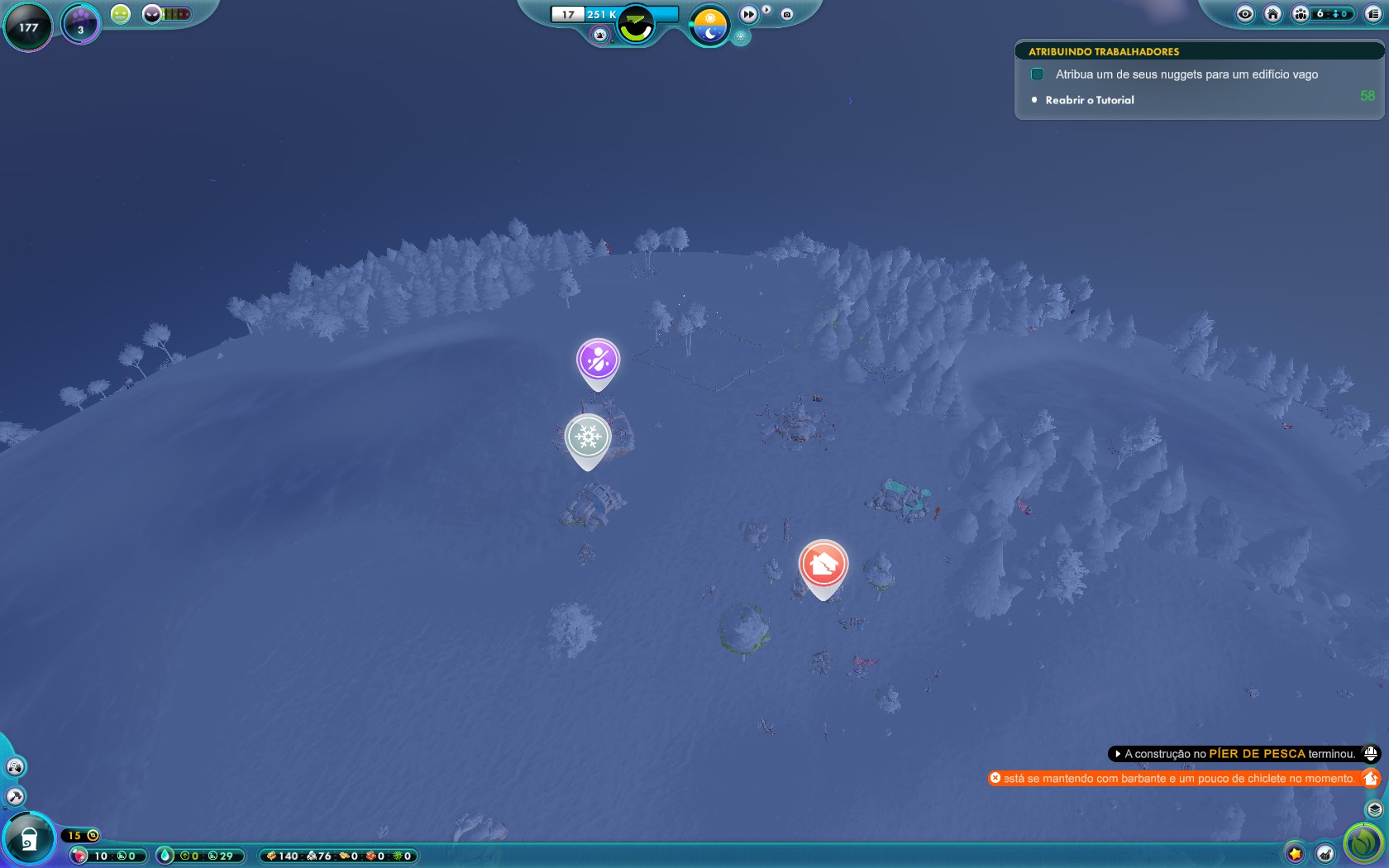Activate the fast-forward speed button
1389x868 pixels.
click(x=748, y=14)
